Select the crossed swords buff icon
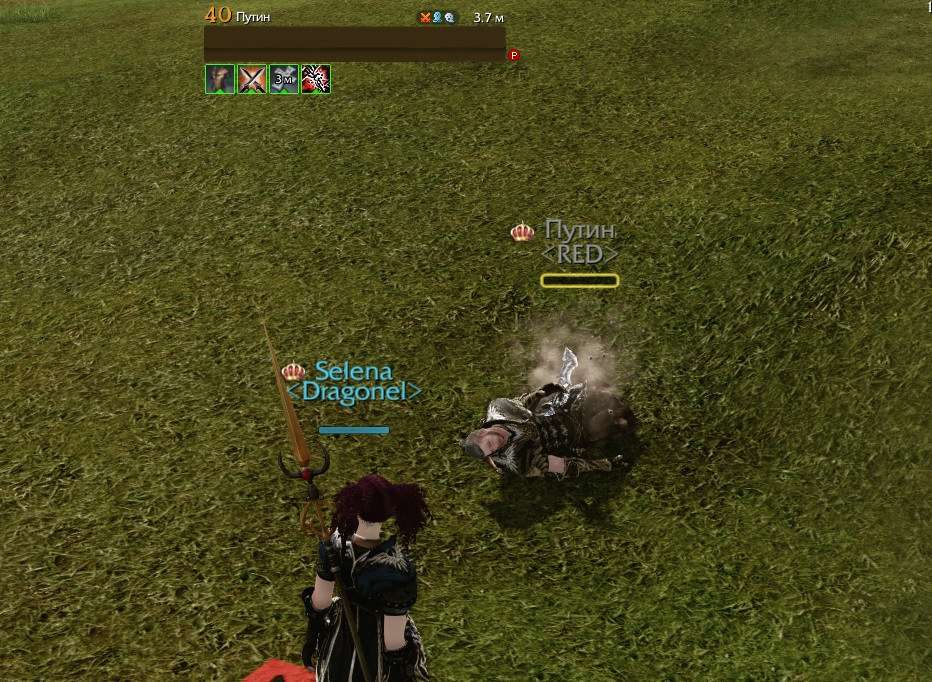The height and width of the screenshot is (682, 932). coord(252,79)
